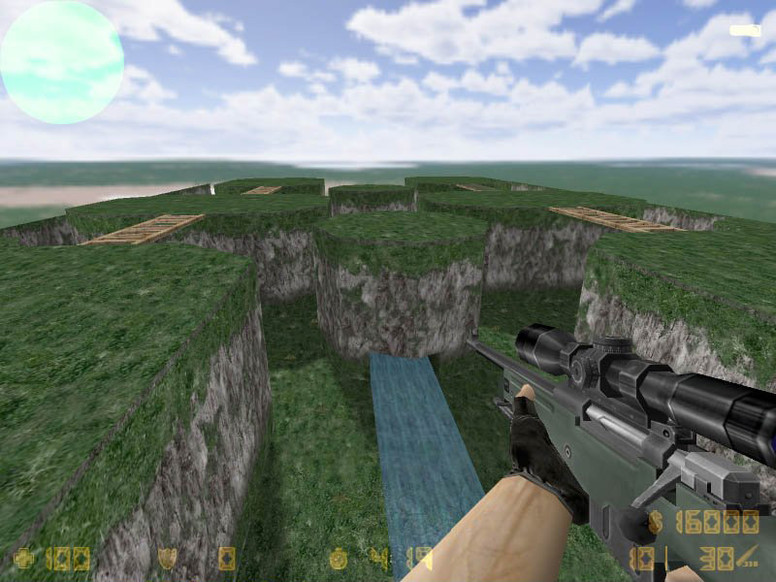The height and width of the screenshot is (582, 776).
Task: Select the flashlight indicator icon
Action: point(745,31)
